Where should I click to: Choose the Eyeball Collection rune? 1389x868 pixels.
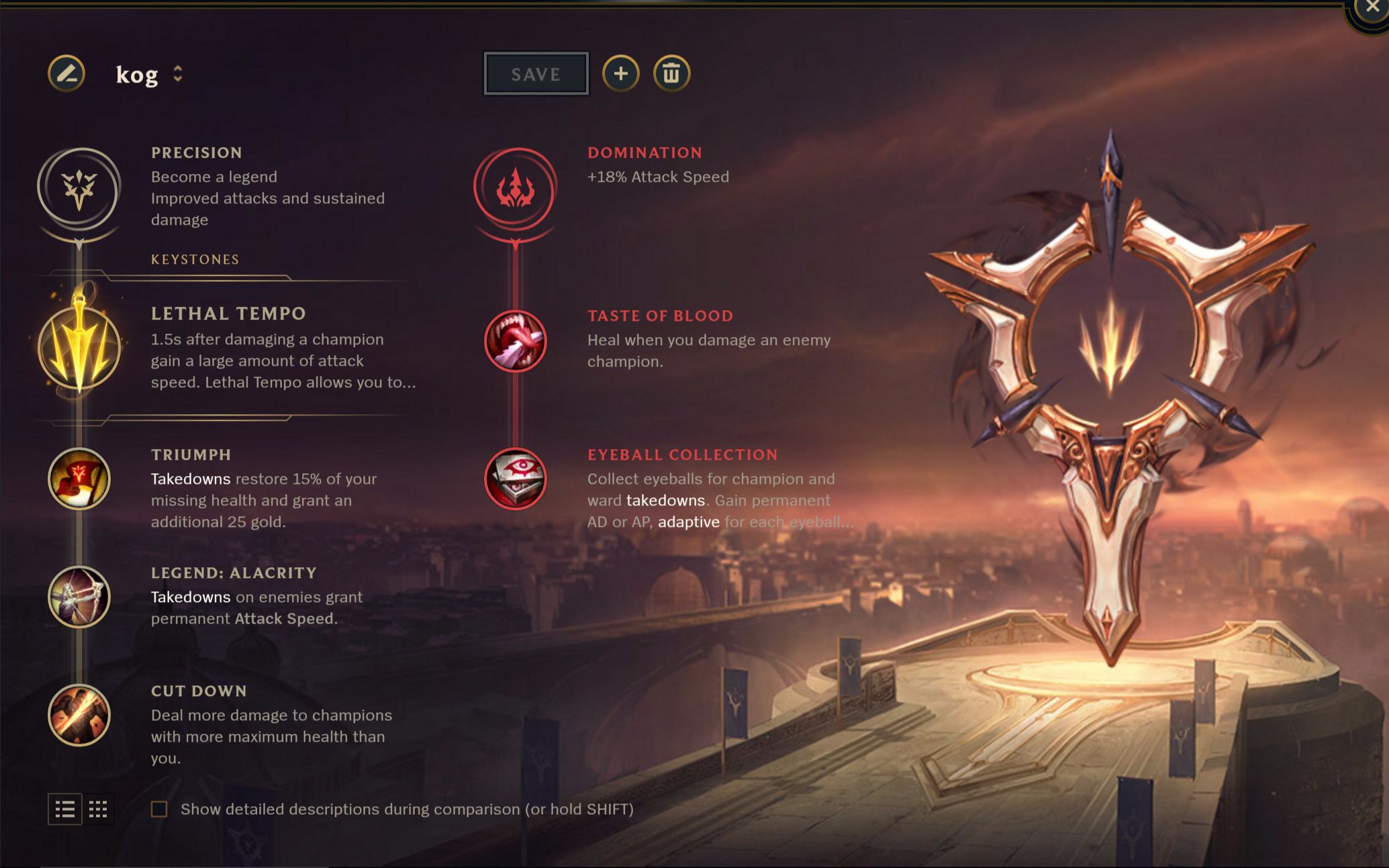[x=515, y=479]
